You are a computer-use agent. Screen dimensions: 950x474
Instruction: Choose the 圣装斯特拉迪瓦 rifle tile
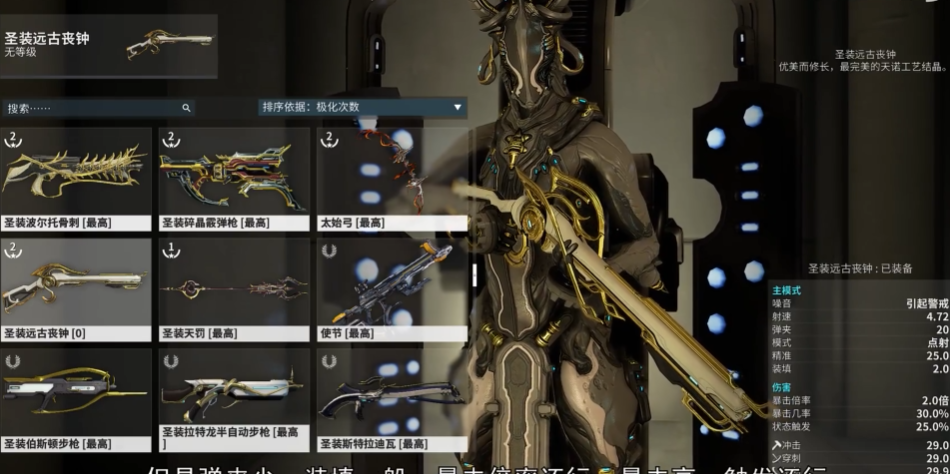click(392, 399)
